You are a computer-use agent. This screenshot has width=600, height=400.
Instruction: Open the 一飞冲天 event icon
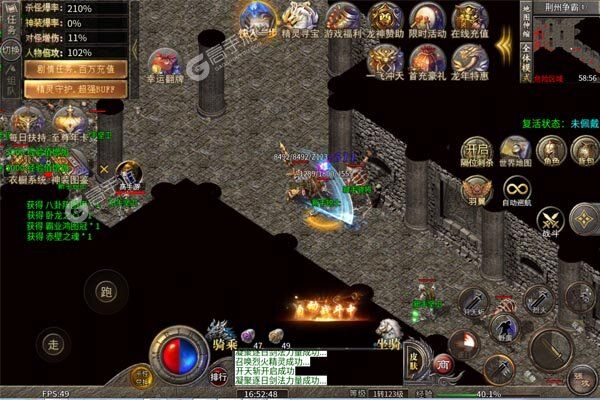coord(385,60)
